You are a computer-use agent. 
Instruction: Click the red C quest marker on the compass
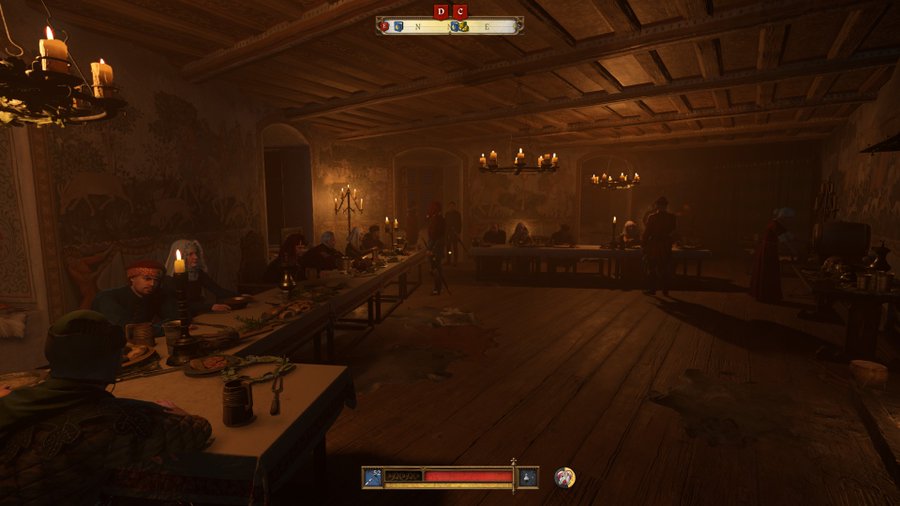pyautogui.click(x=459, y=11)
